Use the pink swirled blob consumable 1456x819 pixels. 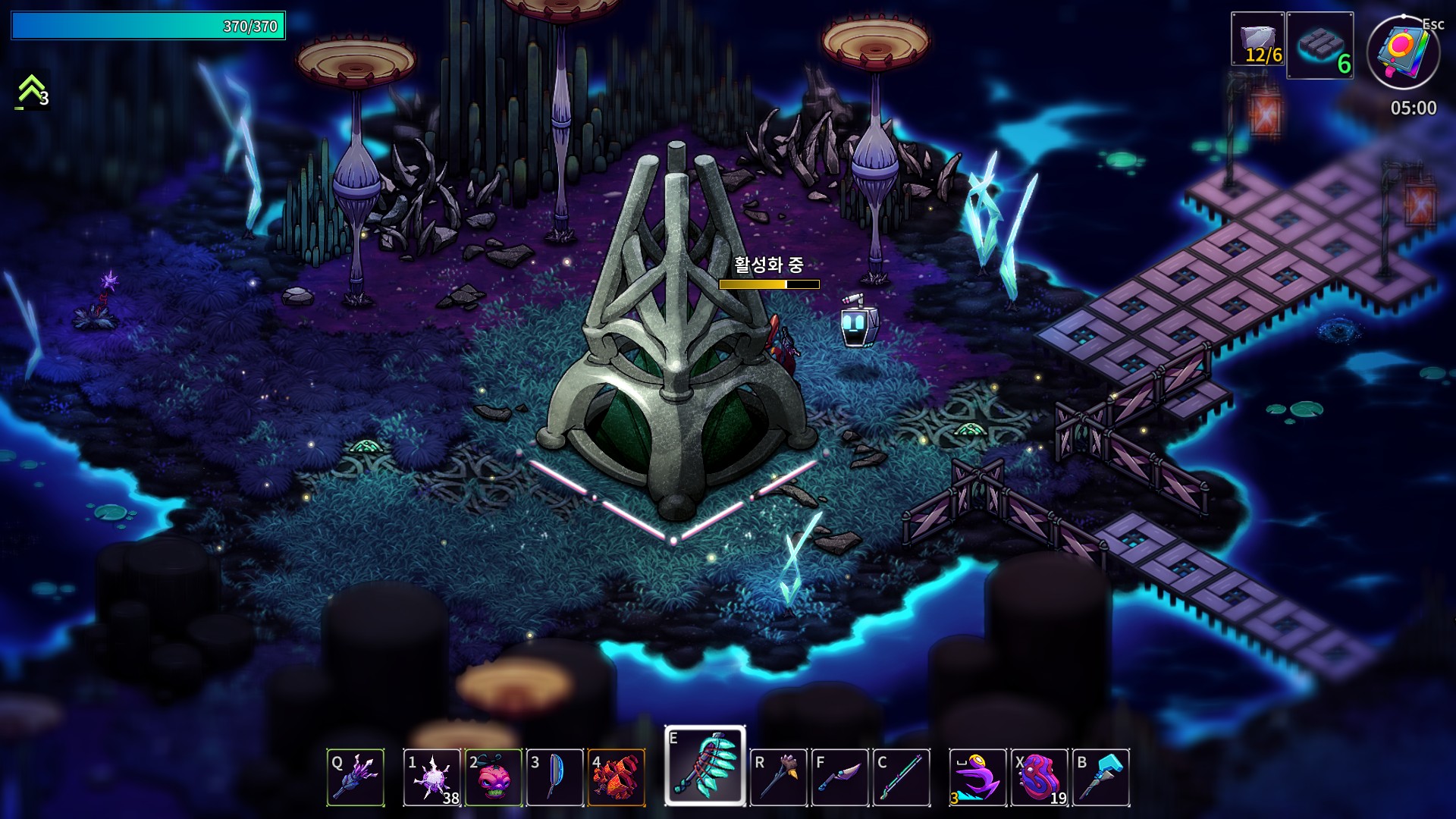[1040, 777]
